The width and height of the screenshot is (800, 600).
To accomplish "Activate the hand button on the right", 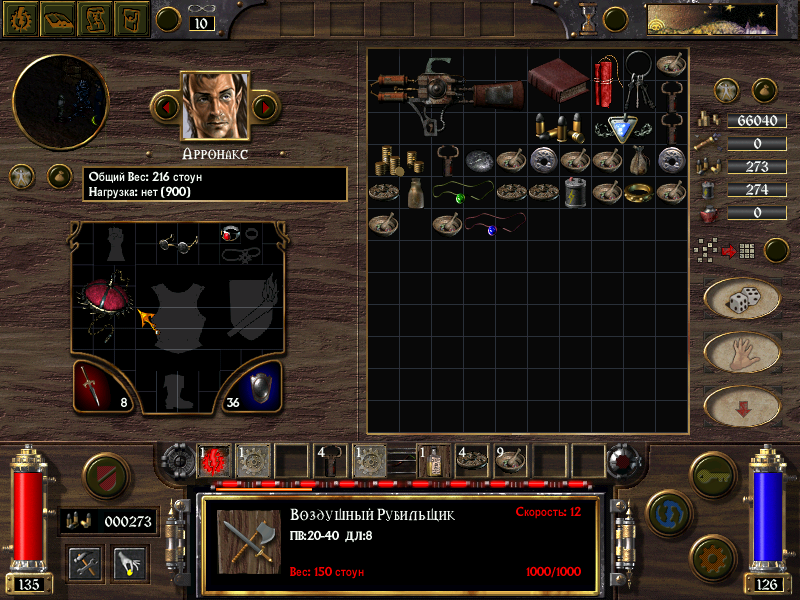I will tap(742, 352).
